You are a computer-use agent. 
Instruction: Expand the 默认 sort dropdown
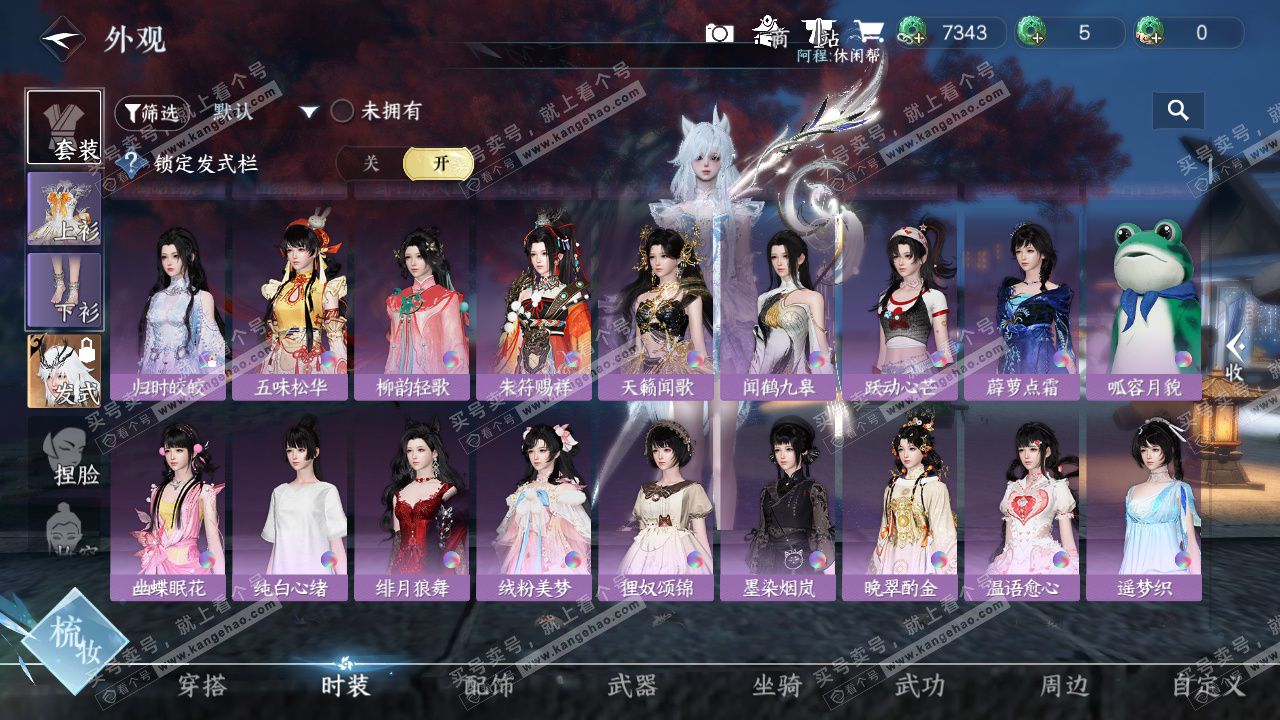point(309,112)
